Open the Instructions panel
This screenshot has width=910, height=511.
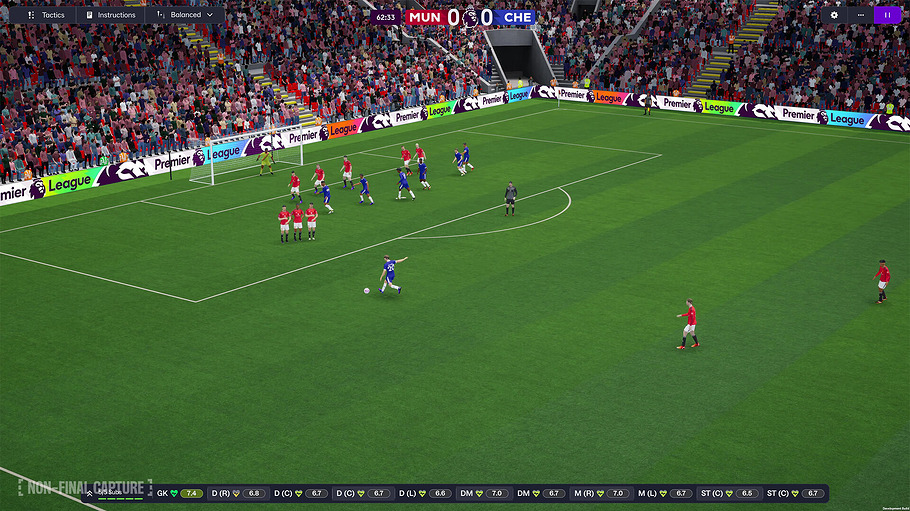coord(110,15)
